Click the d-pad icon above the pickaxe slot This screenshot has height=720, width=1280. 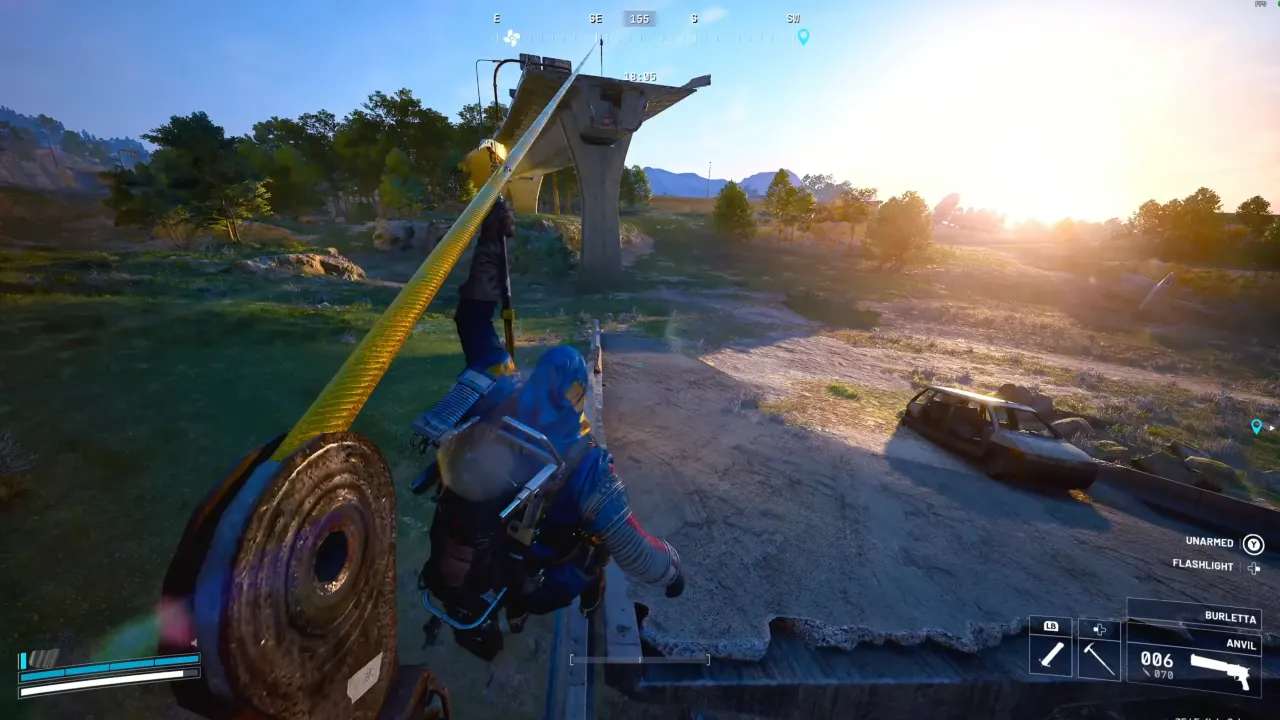(1098, 629)
